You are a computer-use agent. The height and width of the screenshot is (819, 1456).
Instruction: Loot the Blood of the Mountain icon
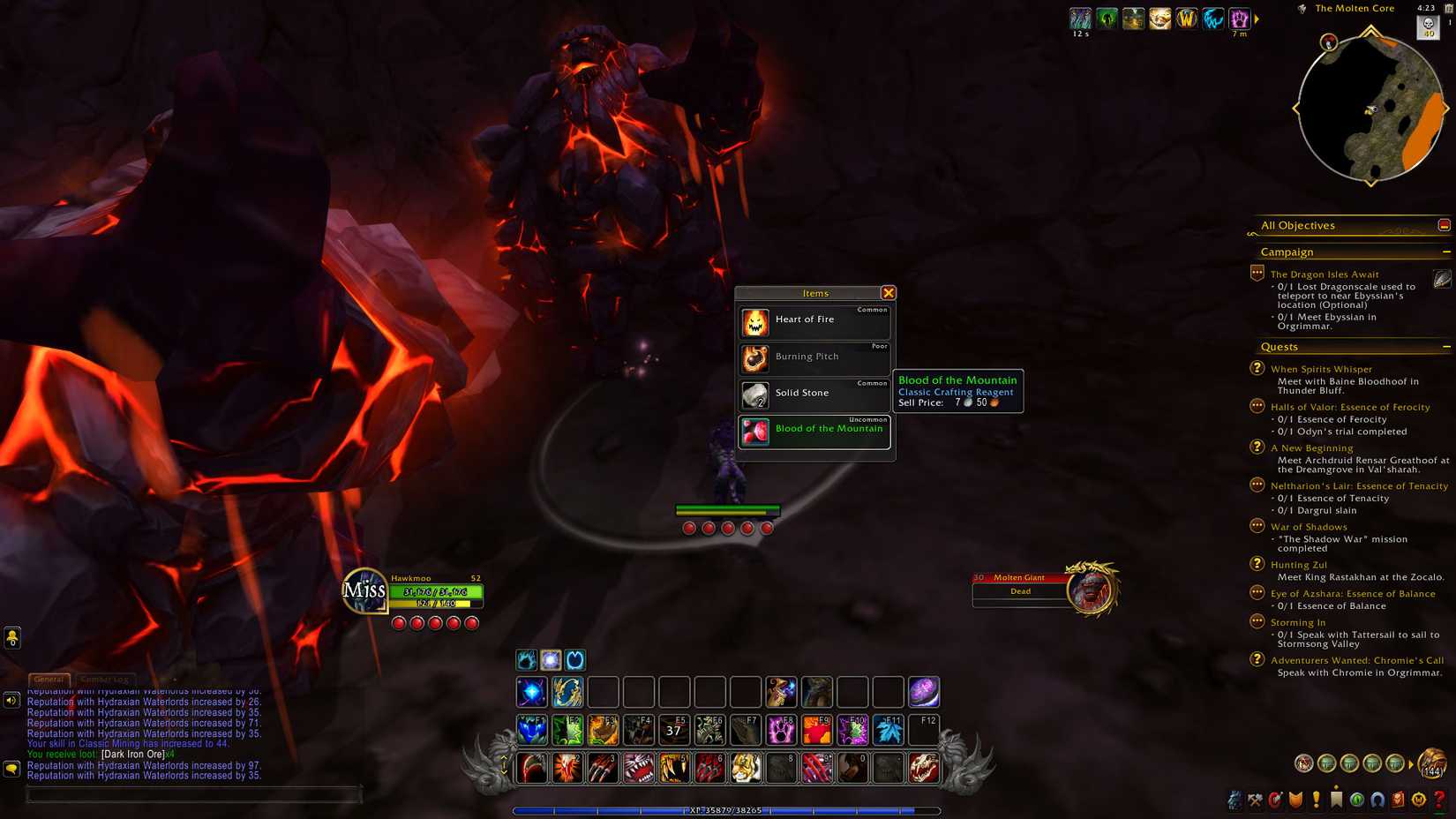click(754, 432)
